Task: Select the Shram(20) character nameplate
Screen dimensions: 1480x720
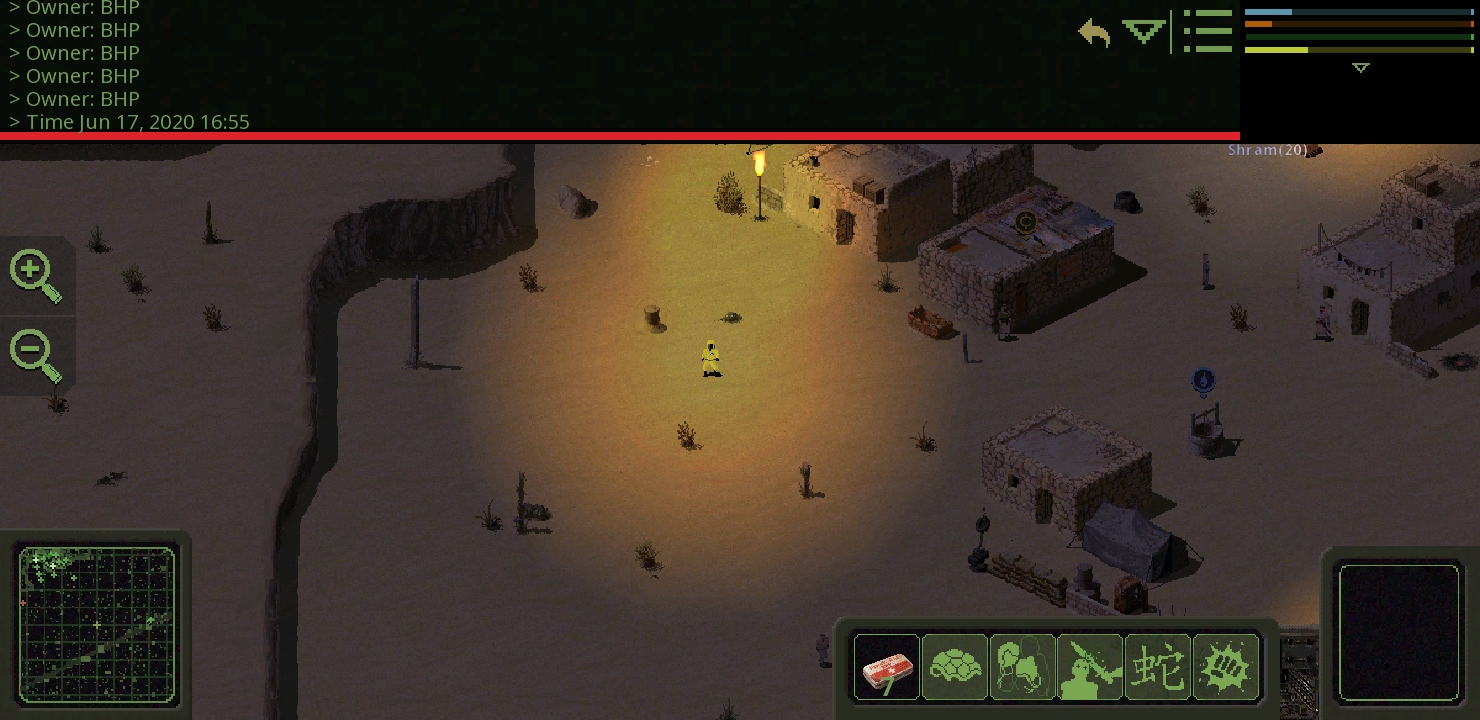Action: coord(1267,149)
